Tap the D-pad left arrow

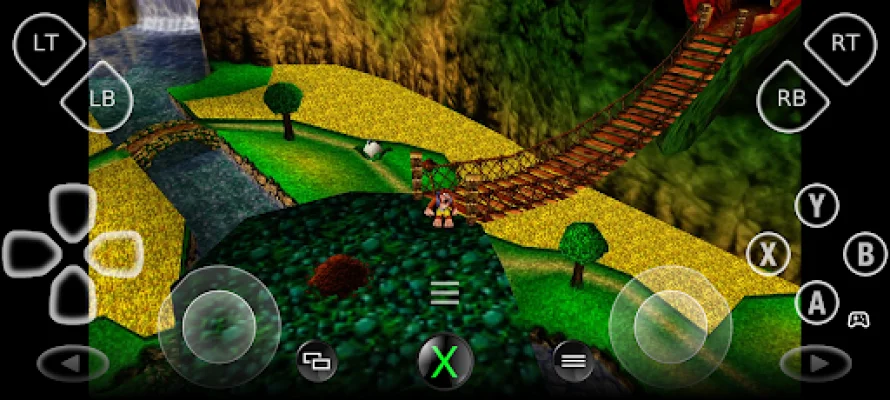coord(30,253)
